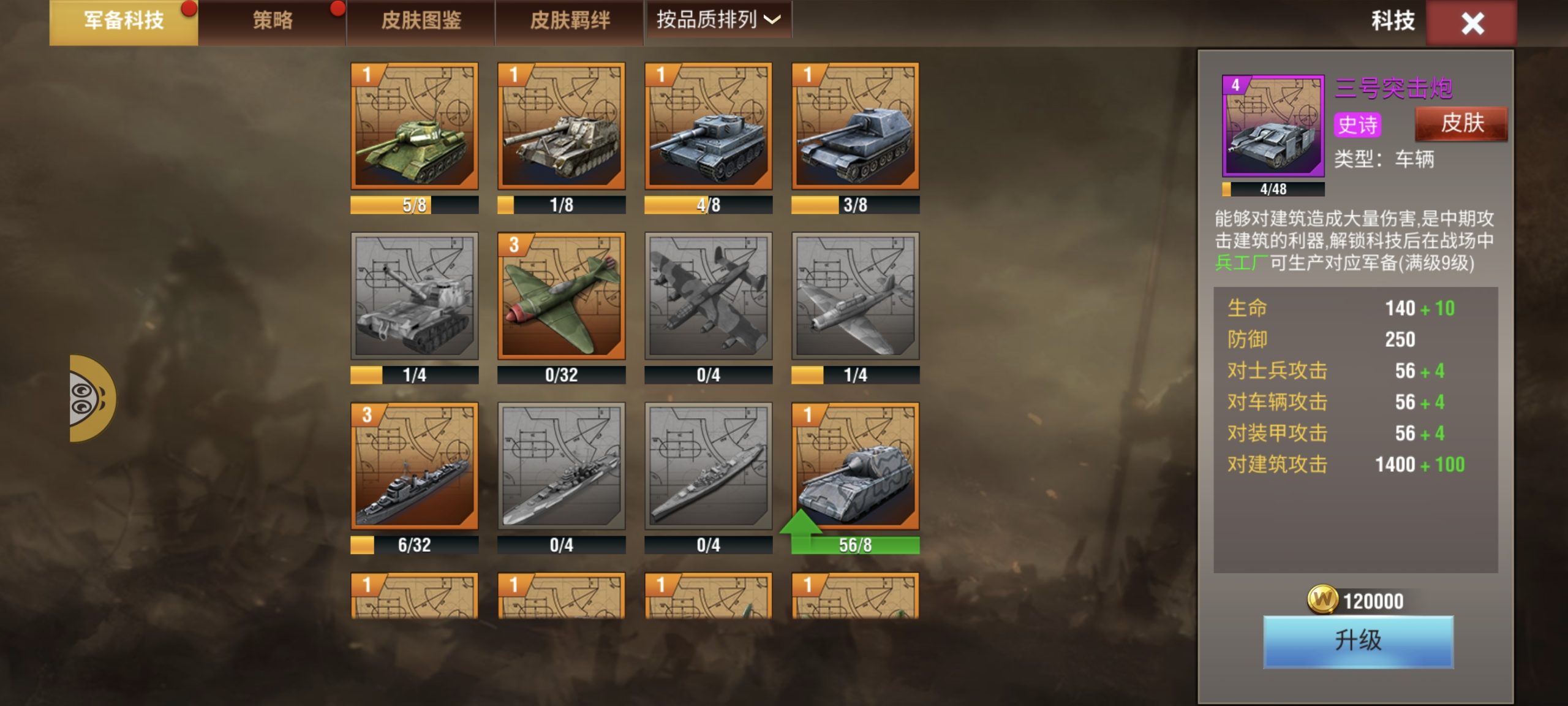Select the destroyer ship card showing 6/32

[415, 466]
